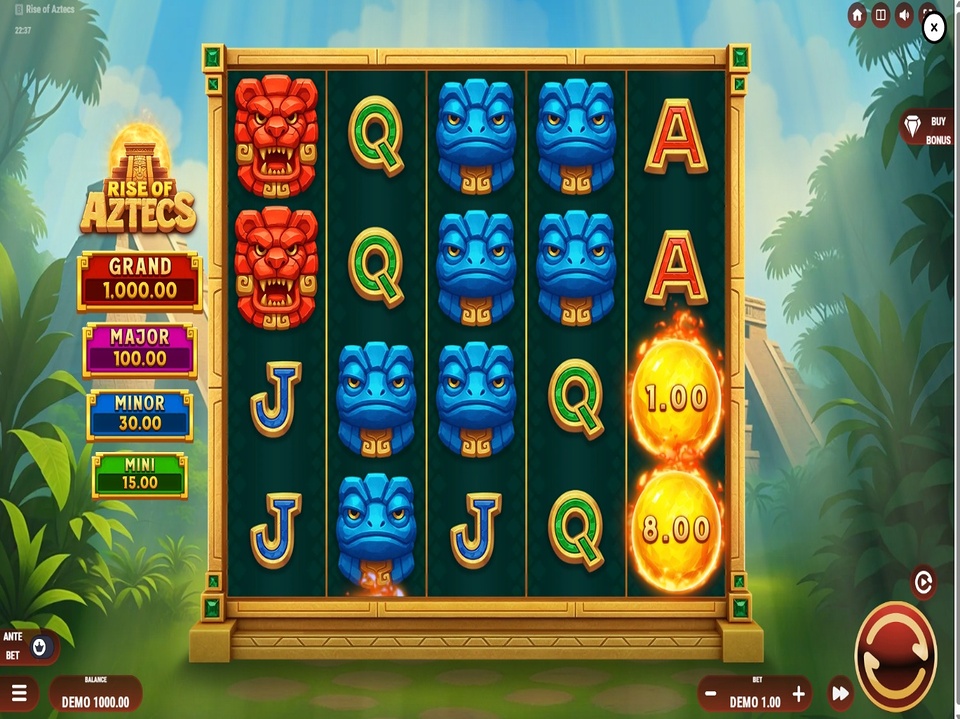
Task: Open the hamburger menu
Action: pos(19,693)
